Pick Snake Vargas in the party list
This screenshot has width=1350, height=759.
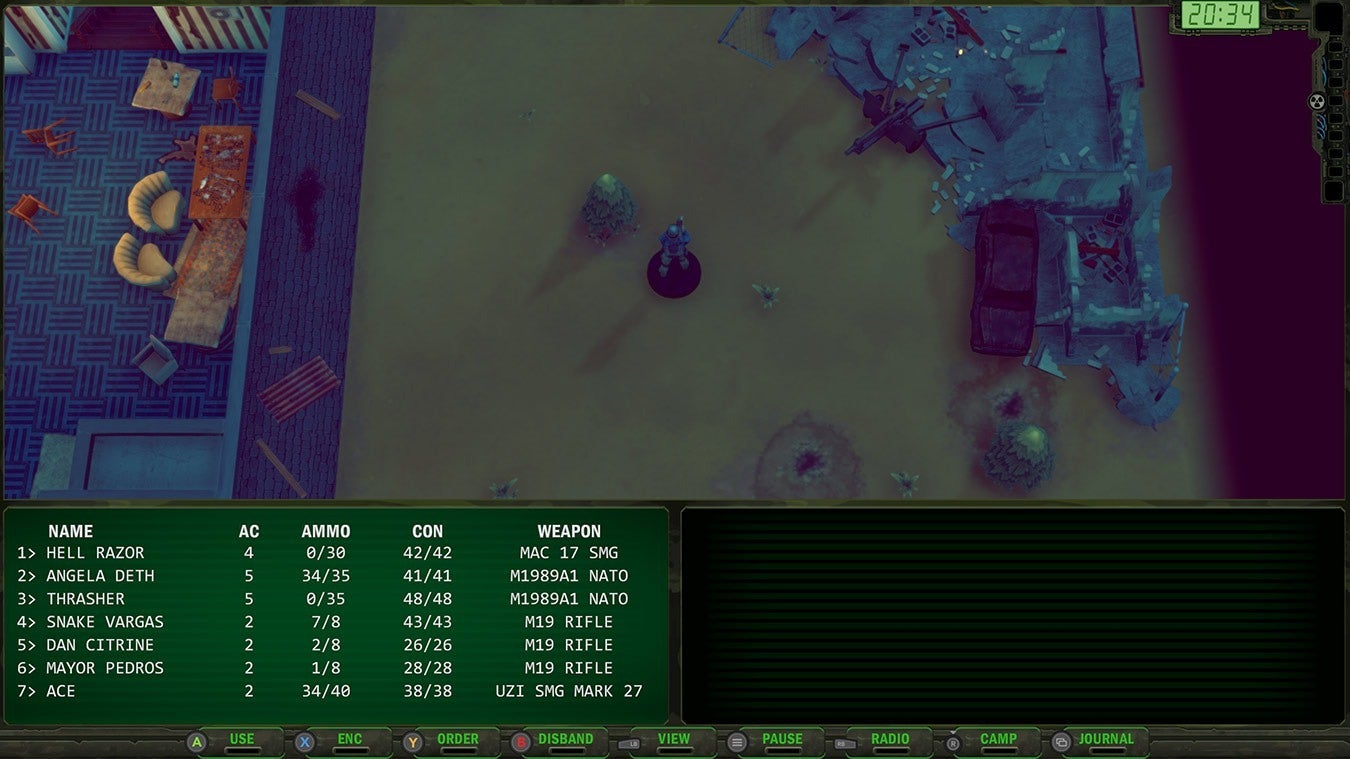pos(104,622)
